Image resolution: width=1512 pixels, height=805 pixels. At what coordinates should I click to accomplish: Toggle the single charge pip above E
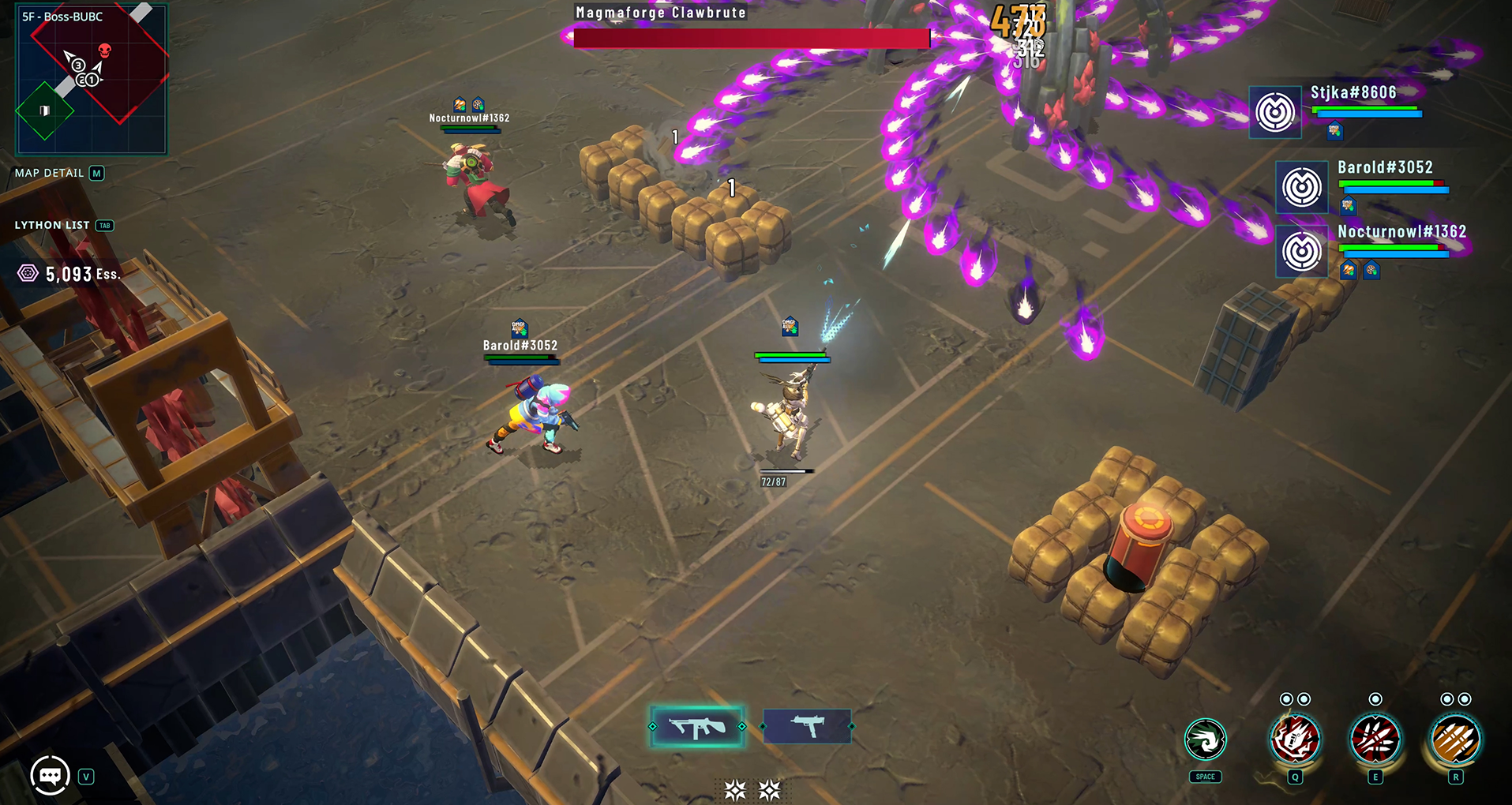pyautogui.click(x=1374, y=698)
